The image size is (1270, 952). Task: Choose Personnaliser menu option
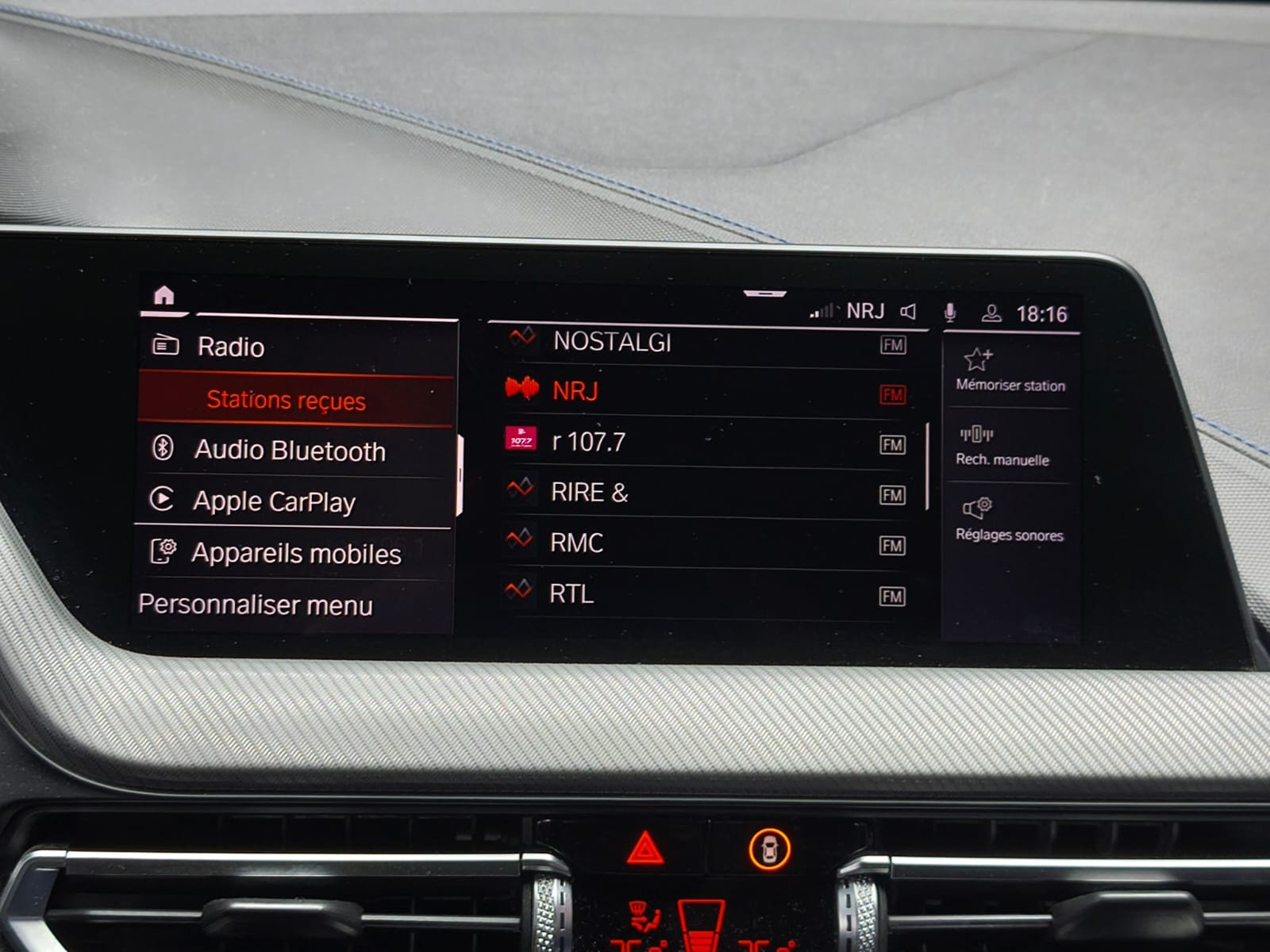[255, 605]
